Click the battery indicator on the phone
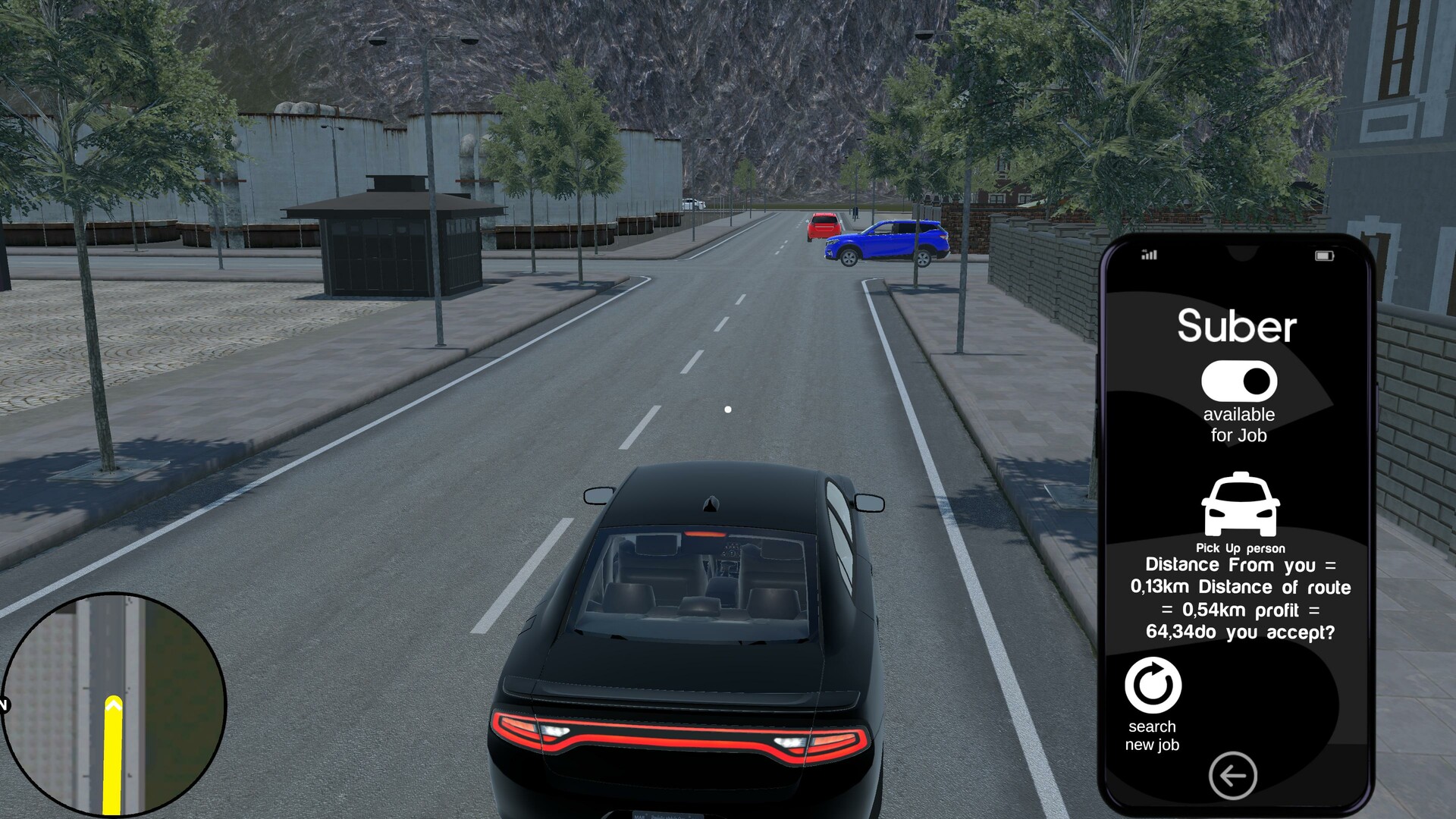The width and height of the screenshot is (1456, 819). (1326, 258)
